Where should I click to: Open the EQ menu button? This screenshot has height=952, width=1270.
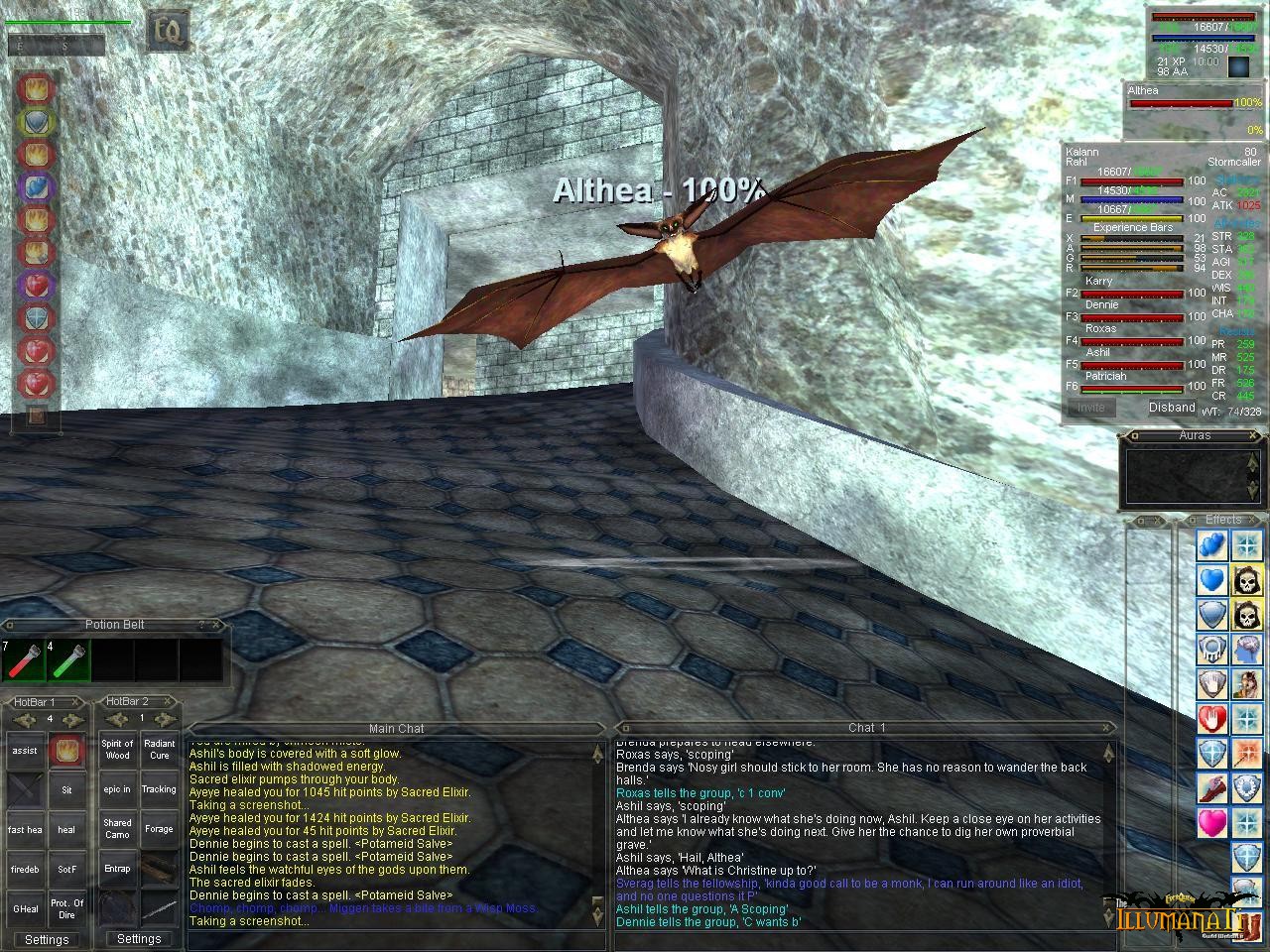point(168,32)
